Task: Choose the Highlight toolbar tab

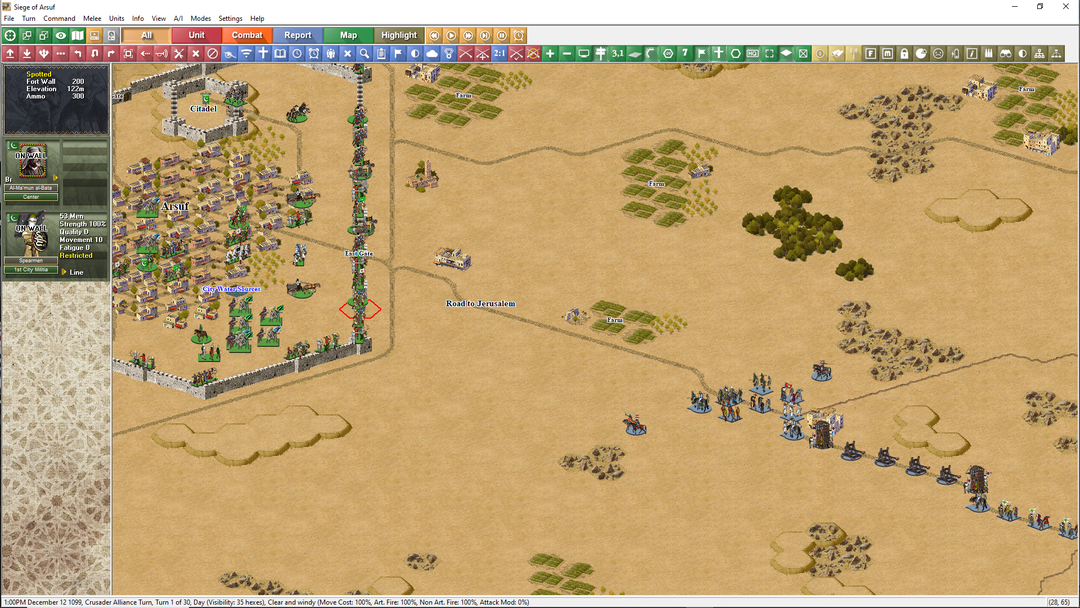Action: (x=399, y=35)
